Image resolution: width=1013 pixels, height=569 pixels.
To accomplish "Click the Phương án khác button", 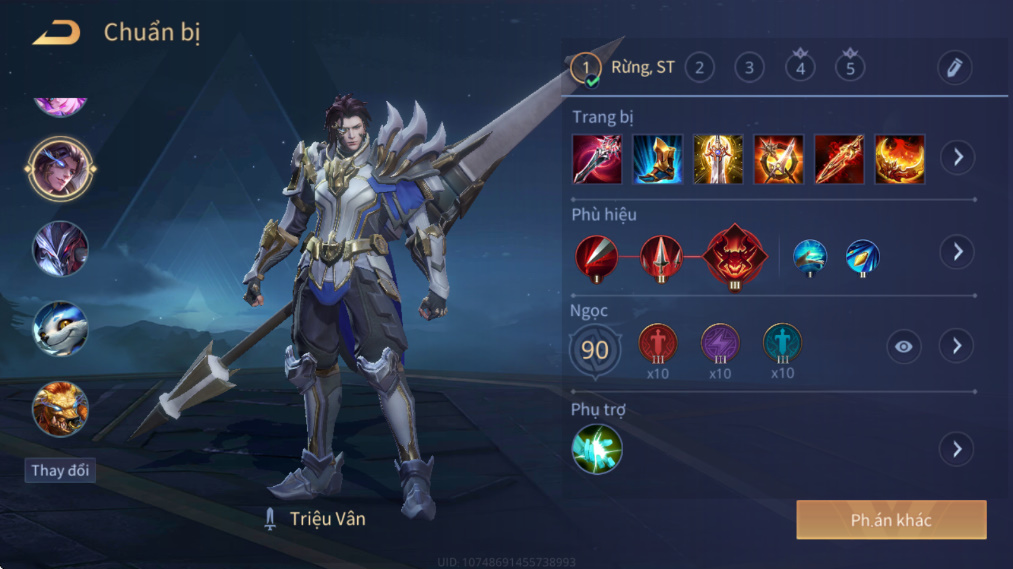I will pos(891,520).
